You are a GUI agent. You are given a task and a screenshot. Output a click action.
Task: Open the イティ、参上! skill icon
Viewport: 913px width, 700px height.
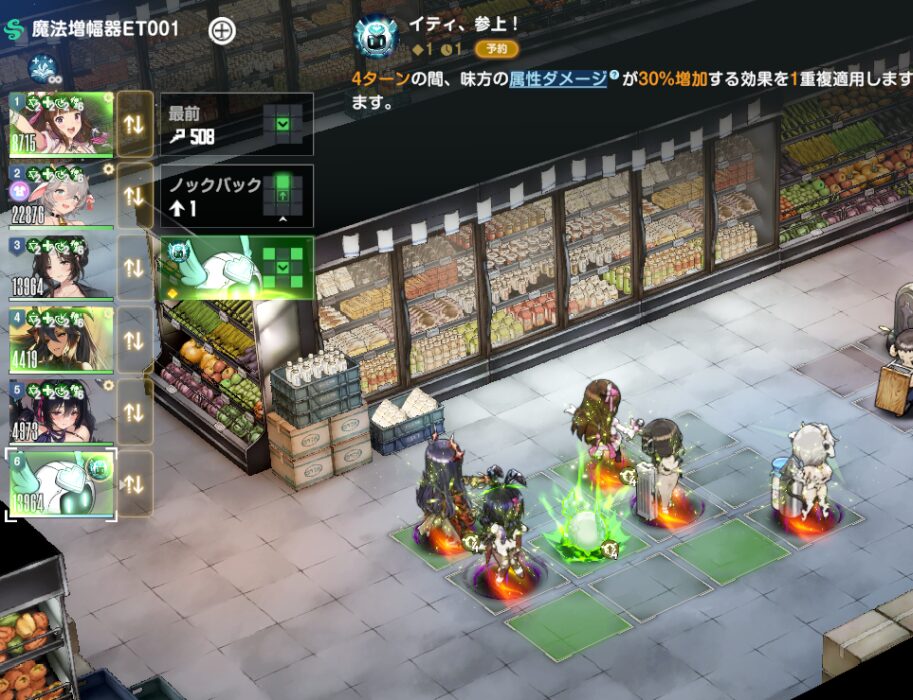click(378, 37)
